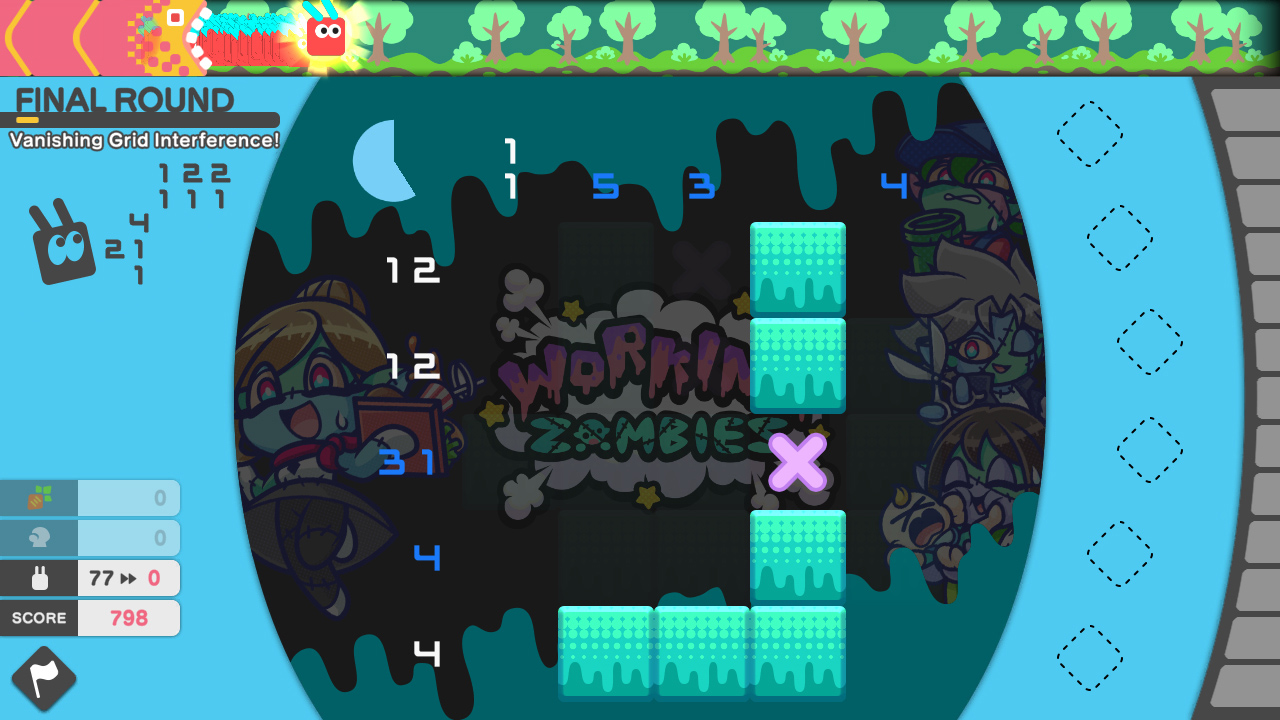Select the blue column clue number 5

pos(606,188)
